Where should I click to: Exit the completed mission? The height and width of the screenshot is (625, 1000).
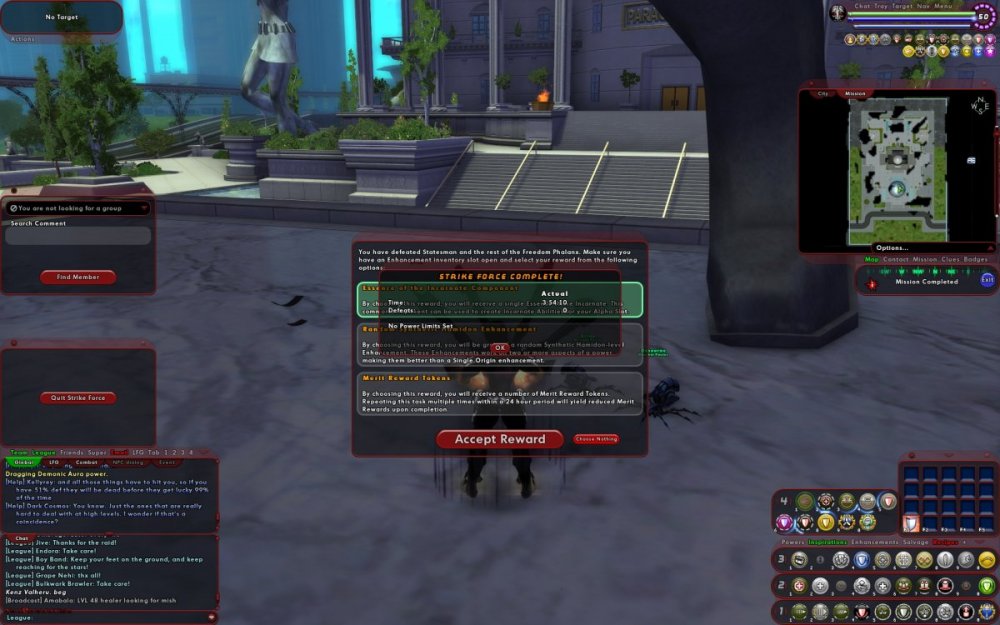[x=988, y=280]
